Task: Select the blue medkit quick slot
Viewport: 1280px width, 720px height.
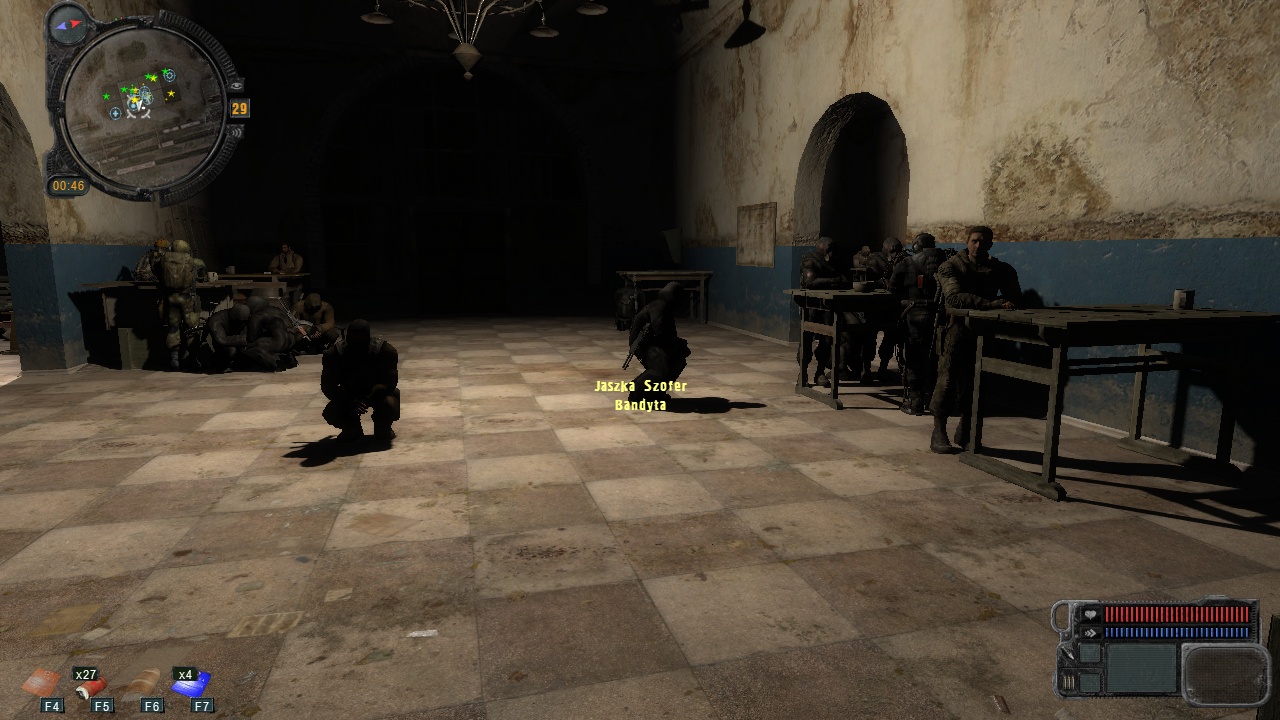Action: tap(194, 685)
